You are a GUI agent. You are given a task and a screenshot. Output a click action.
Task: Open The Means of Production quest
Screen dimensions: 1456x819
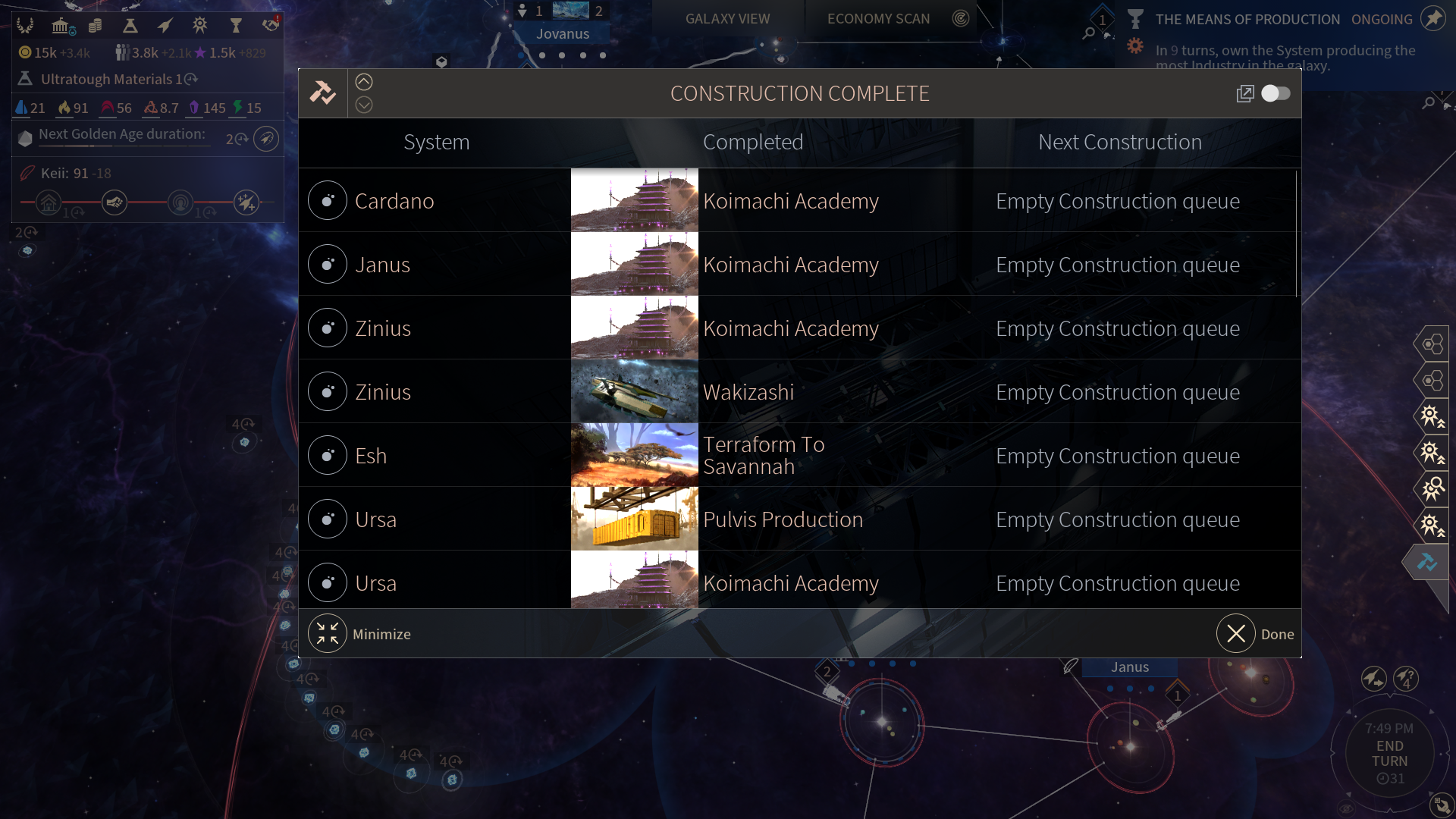(1247, 20)
